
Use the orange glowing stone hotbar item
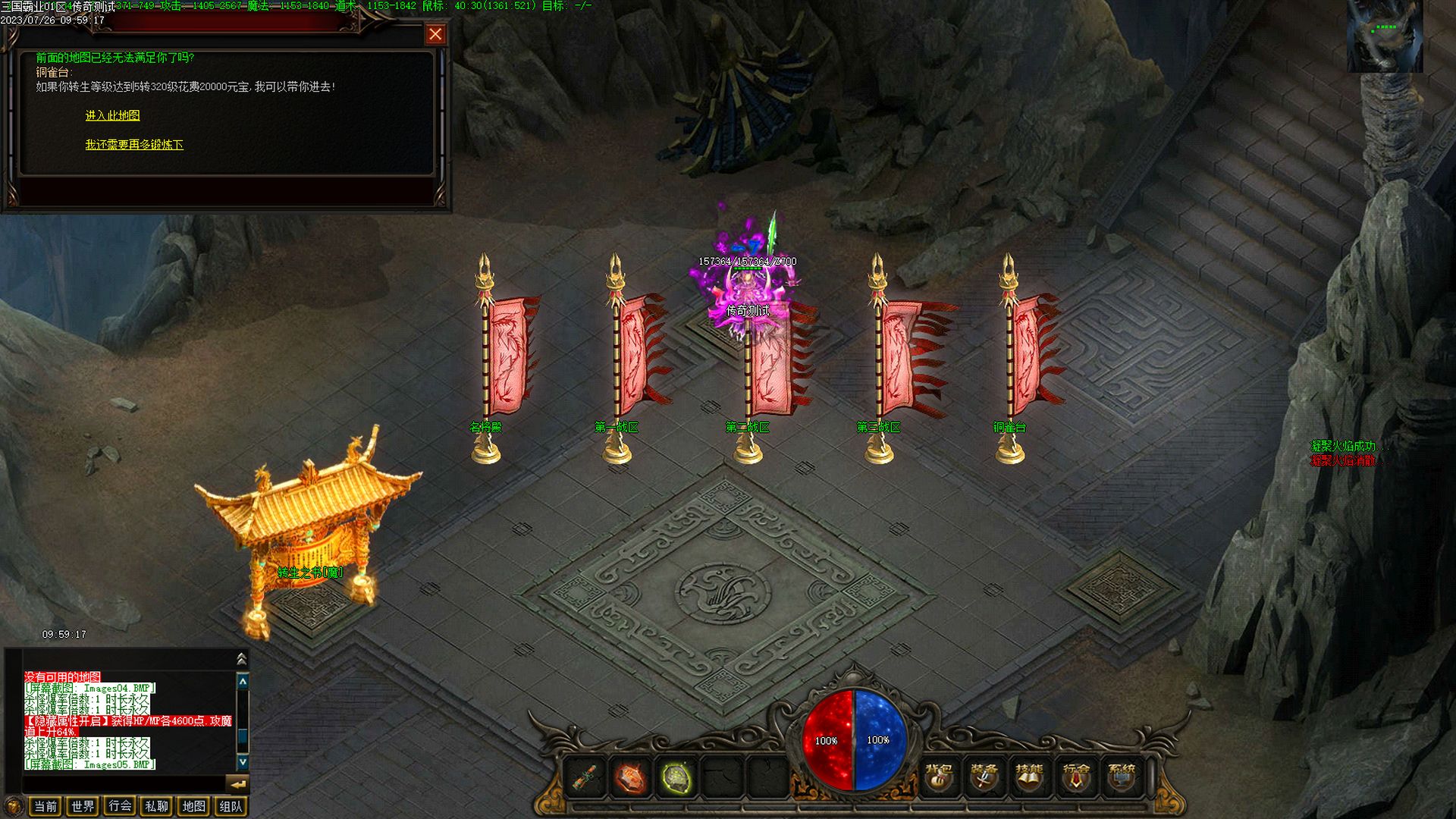[630, 778]
